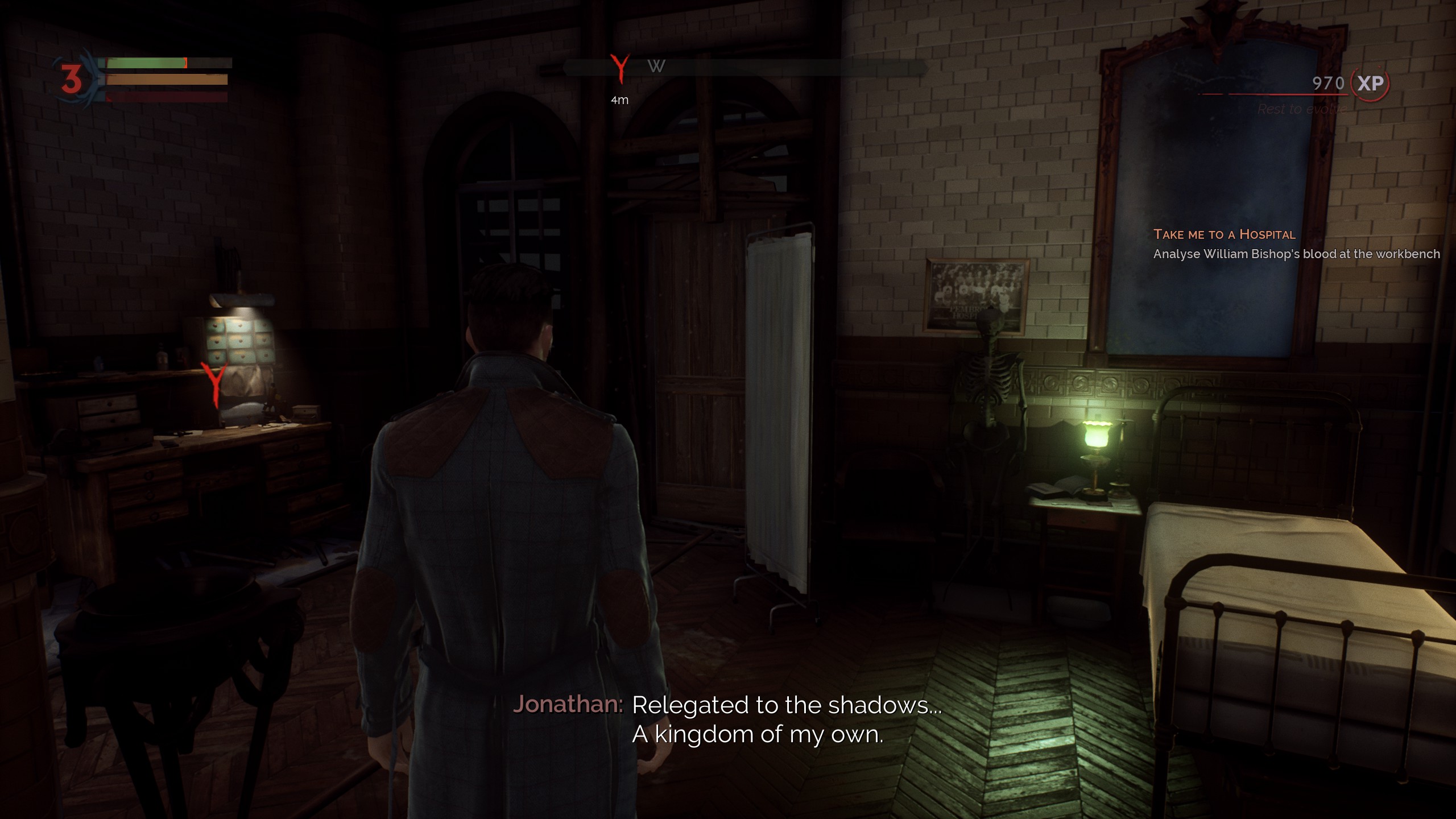This screenshot has height=819, width=1456.
Task: Select the red objective marker on the compass
Action: 619,68
